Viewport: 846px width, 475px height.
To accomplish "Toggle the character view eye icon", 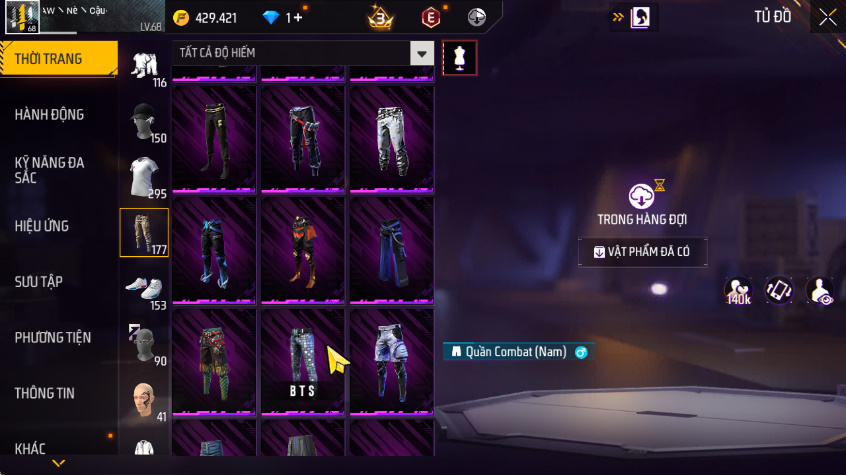I will [820, 290].
